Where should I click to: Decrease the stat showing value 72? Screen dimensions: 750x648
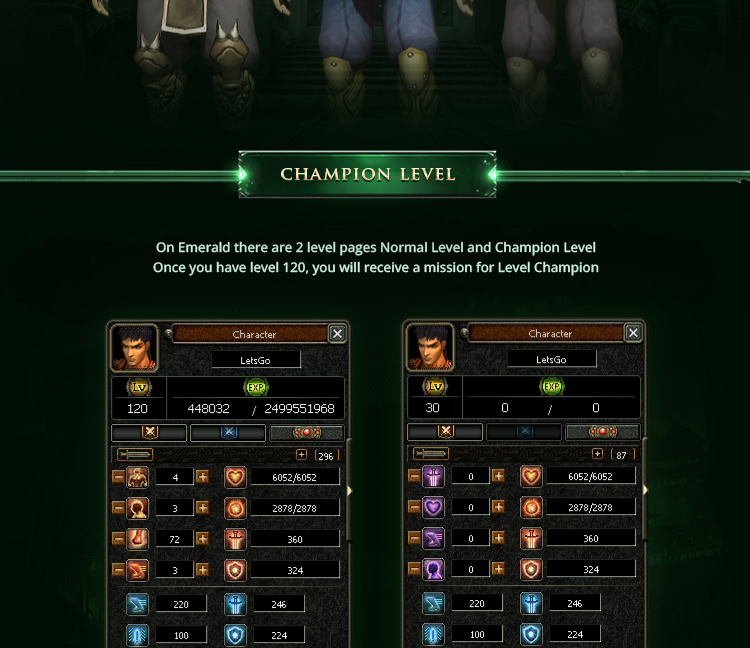118,539
